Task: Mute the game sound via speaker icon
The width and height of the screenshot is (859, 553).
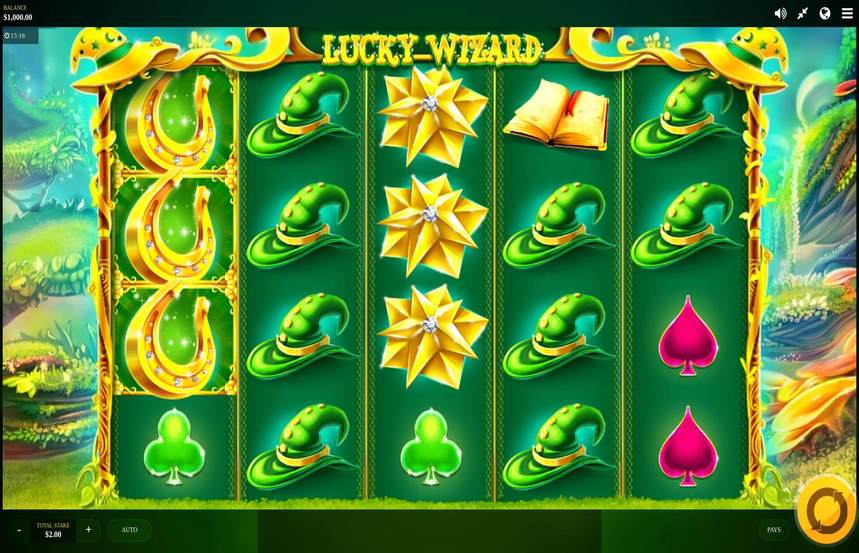Action: [781, 13]
